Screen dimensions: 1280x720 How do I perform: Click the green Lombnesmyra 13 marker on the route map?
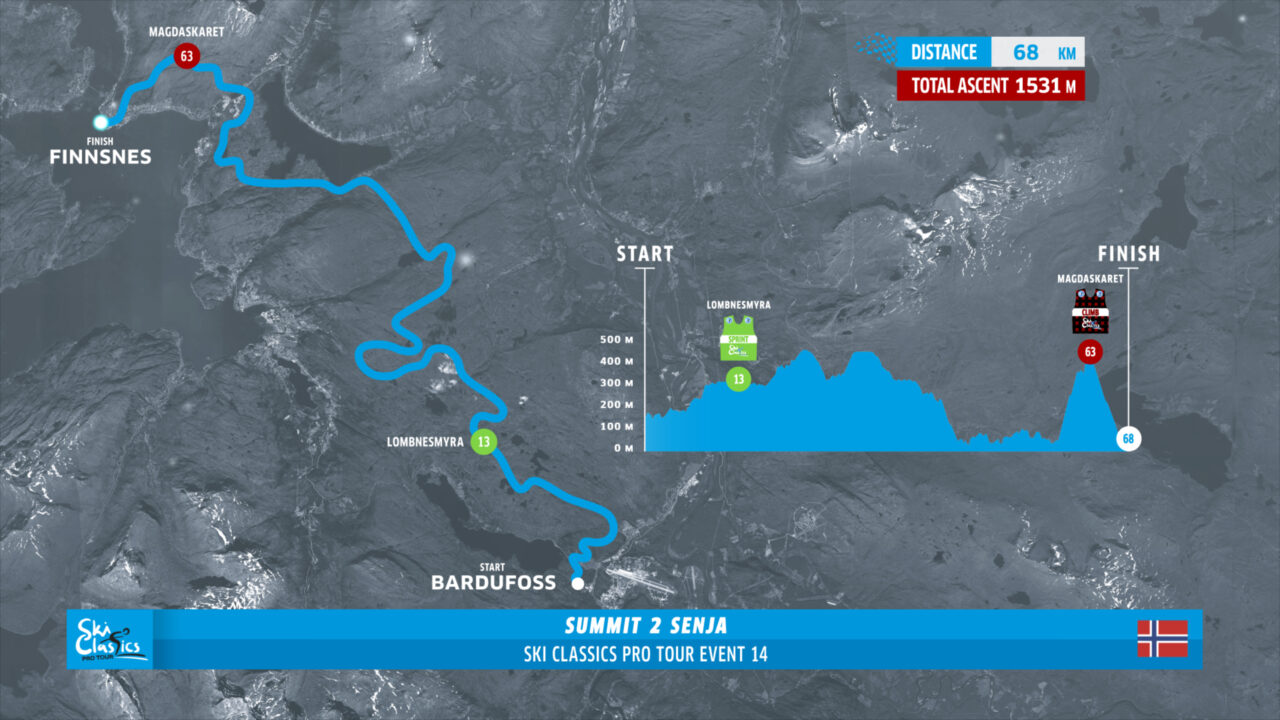tap(484, 442)
